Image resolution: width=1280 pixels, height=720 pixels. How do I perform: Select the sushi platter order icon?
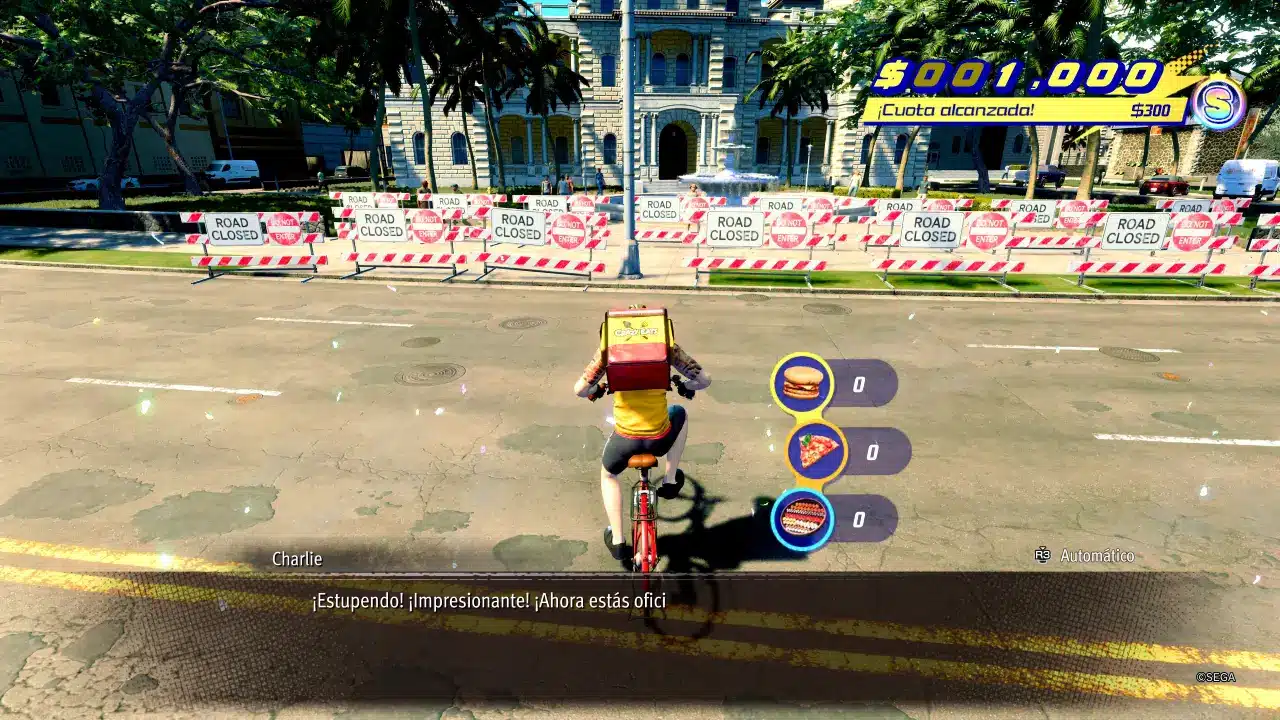point(803,518)
